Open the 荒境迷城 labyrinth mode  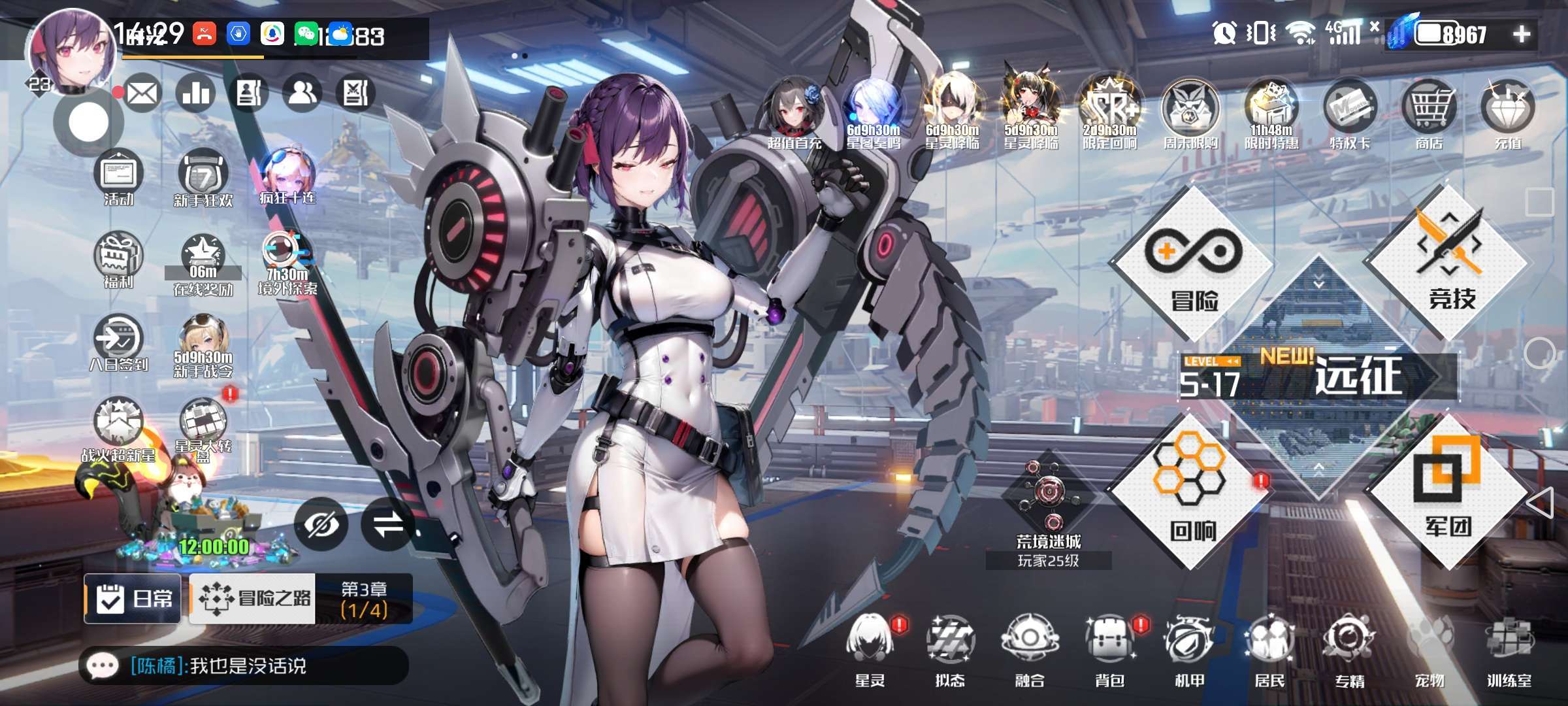[1048, 503]
